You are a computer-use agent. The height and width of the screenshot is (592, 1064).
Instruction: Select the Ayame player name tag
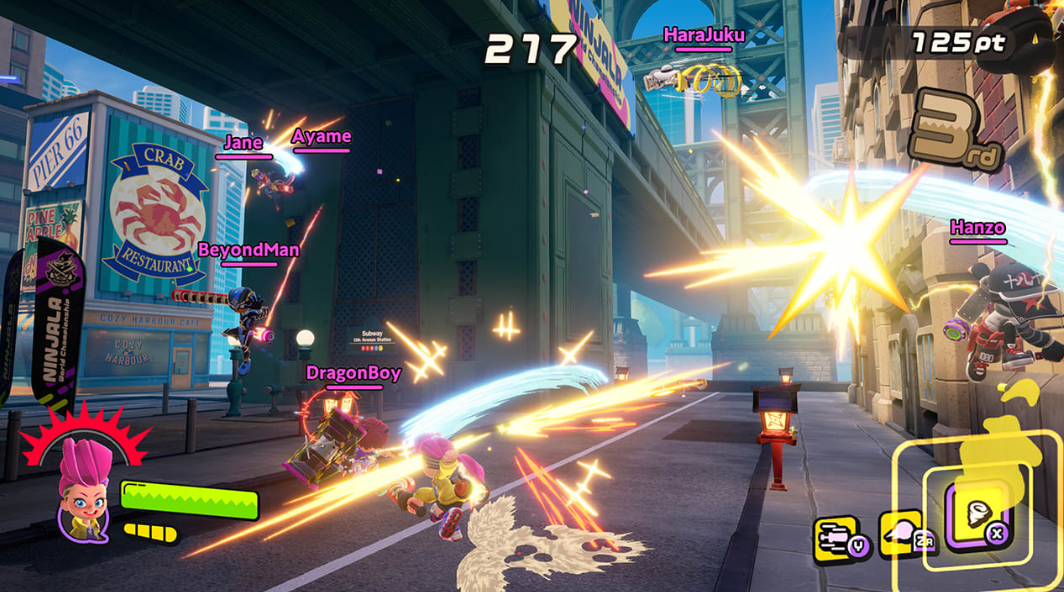point(321,136)
